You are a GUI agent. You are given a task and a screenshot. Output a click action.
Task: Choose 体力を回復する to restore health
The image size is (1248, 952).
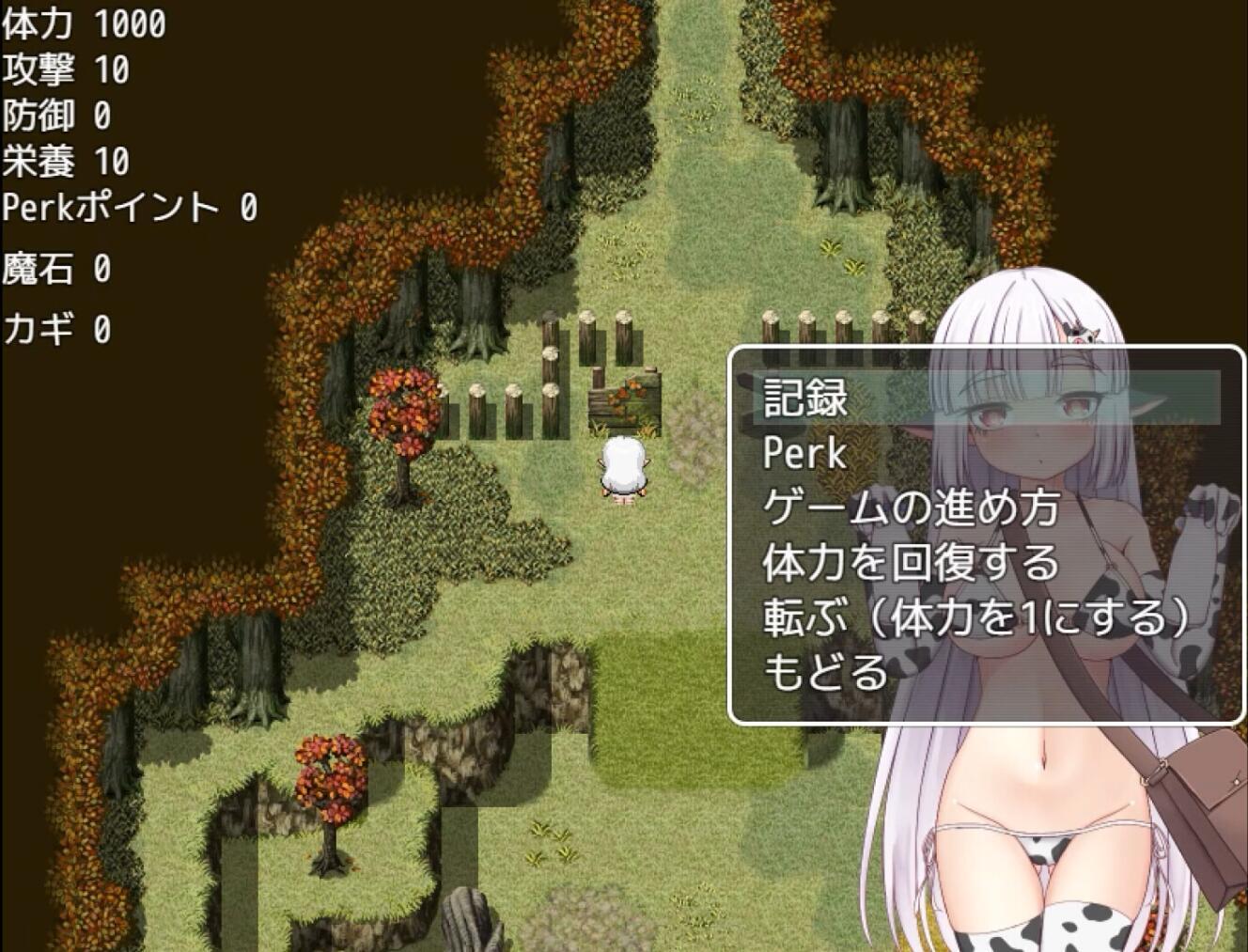(x=907, y=564)
